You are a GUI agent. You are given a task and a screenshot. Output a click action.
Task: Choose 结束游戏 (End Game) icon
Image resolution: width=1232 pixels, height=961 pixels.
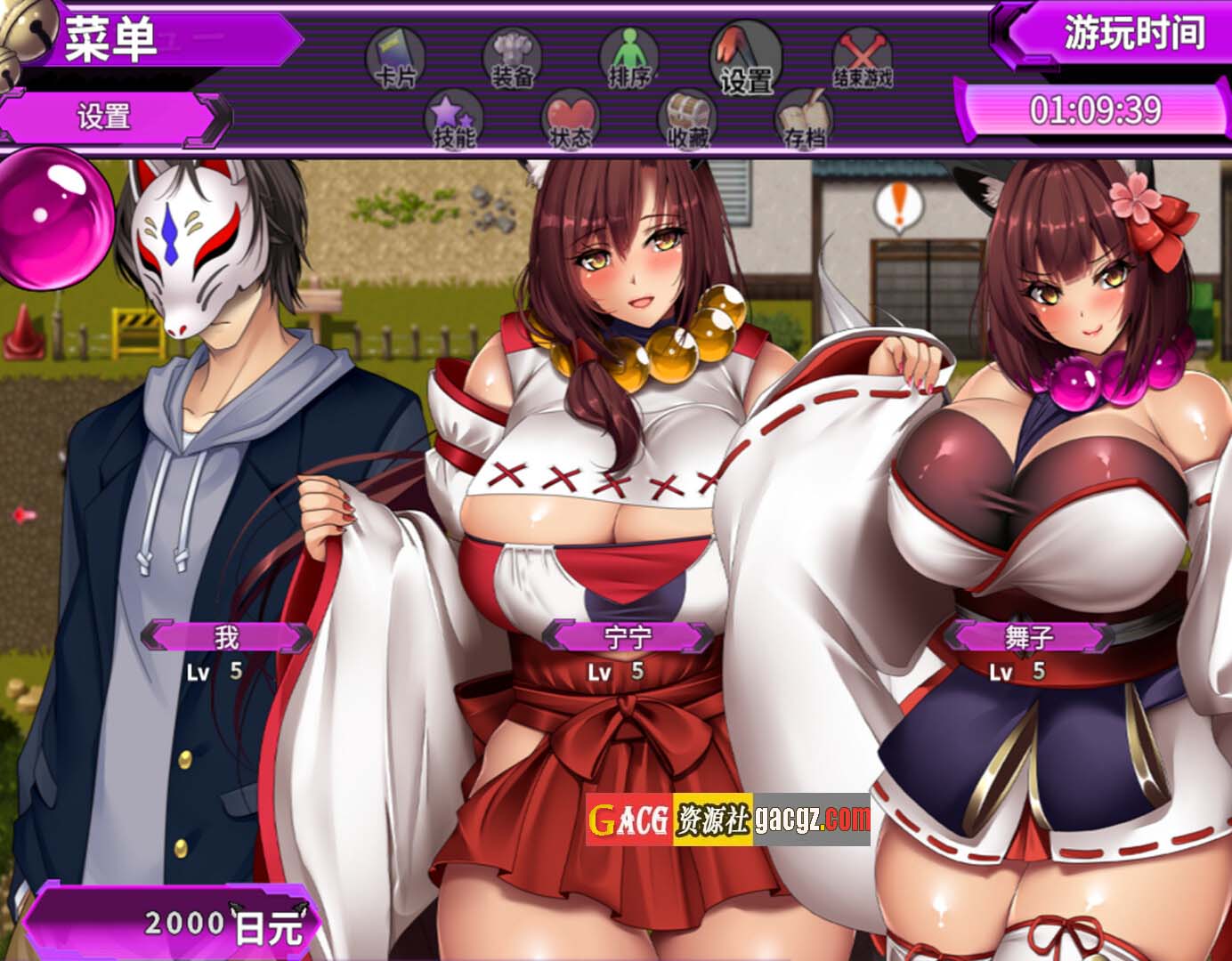[x=862, y=59]
